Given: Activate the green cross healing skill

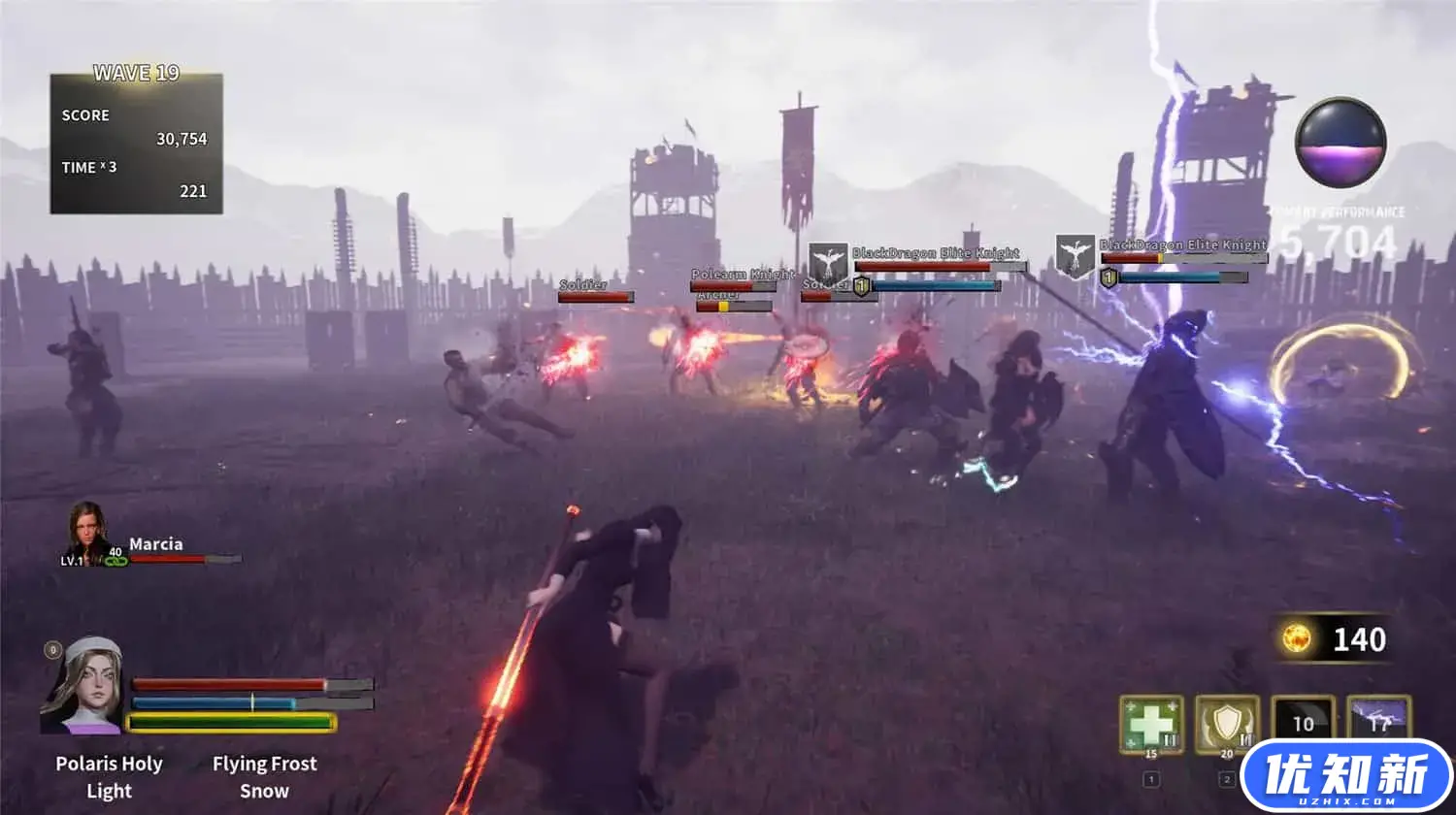Looking at the screenshot, I should pos(1151,724).
